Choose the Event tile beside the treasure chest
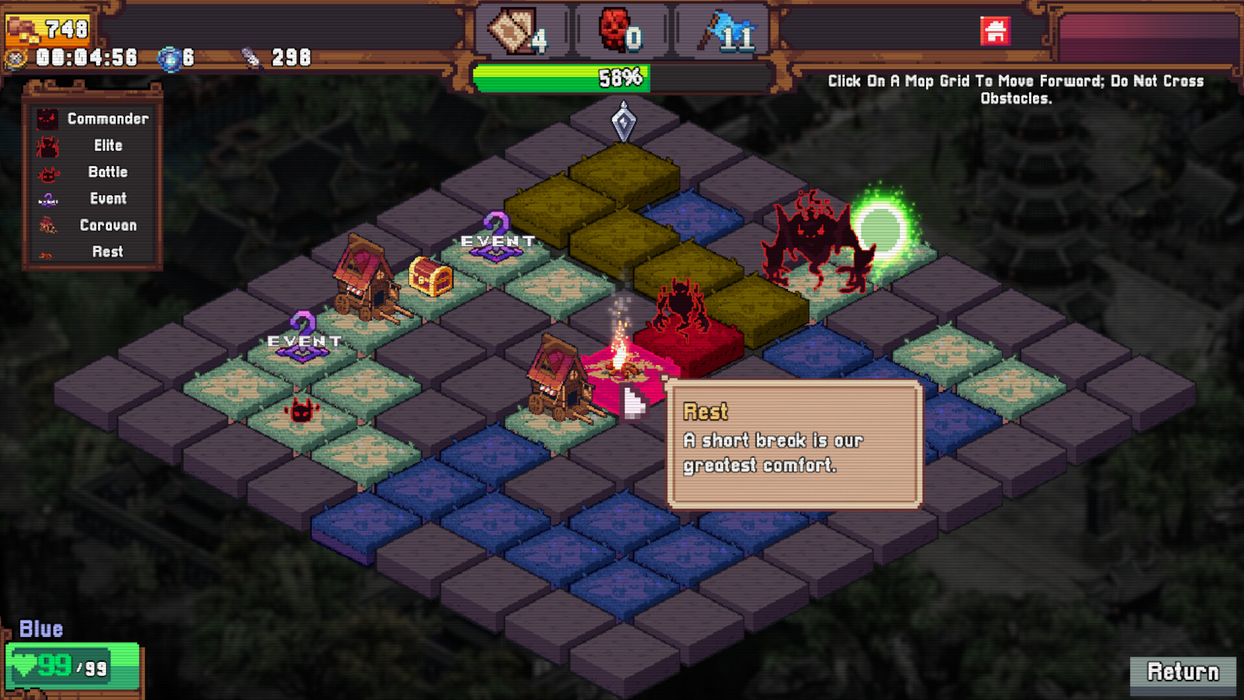Image resolution: width=1244 pixels, height=700 pixels. pyautogui.click(x=496, y=243)
